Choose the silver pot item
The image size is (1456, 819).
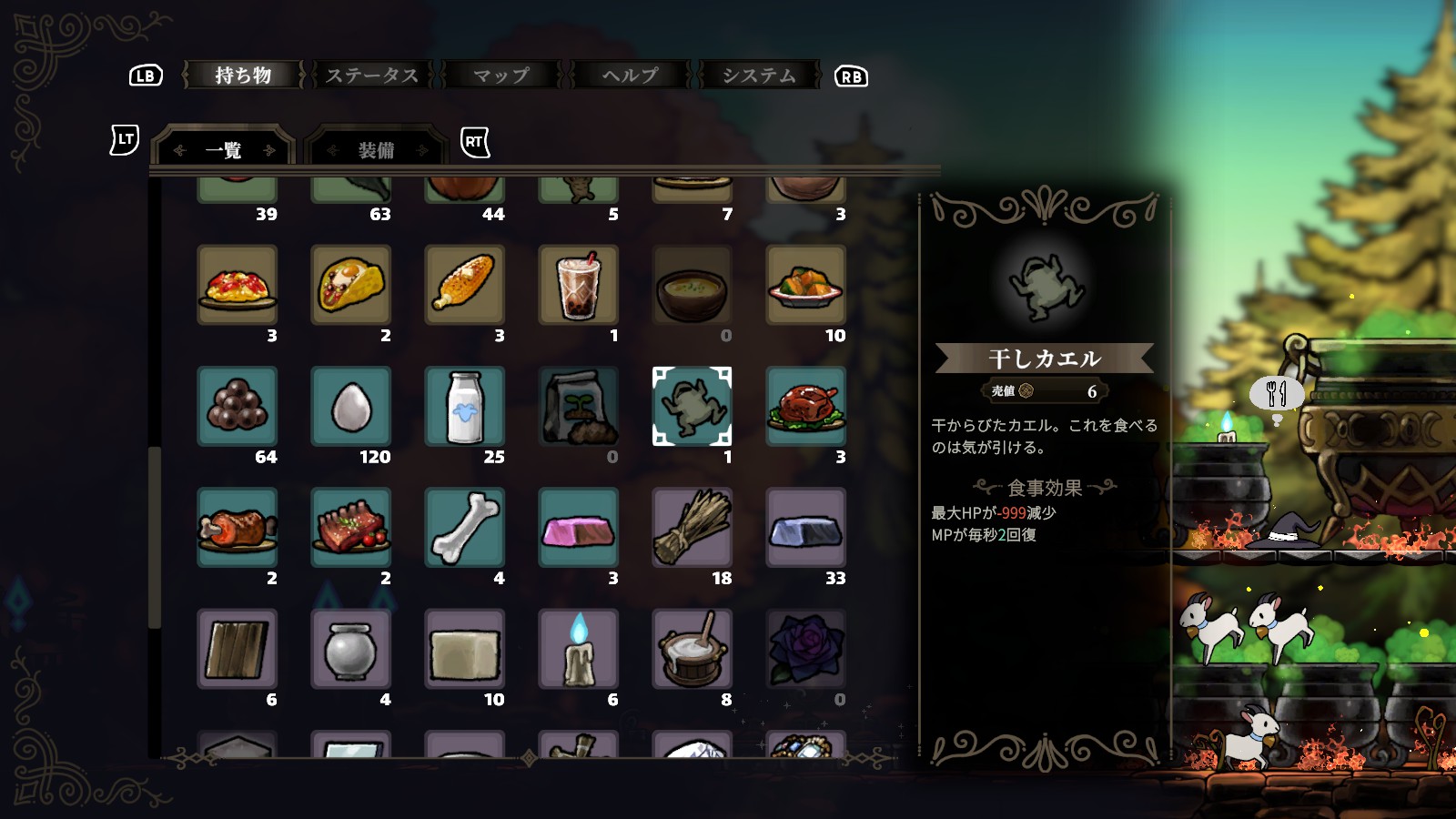tap(351, 648)
